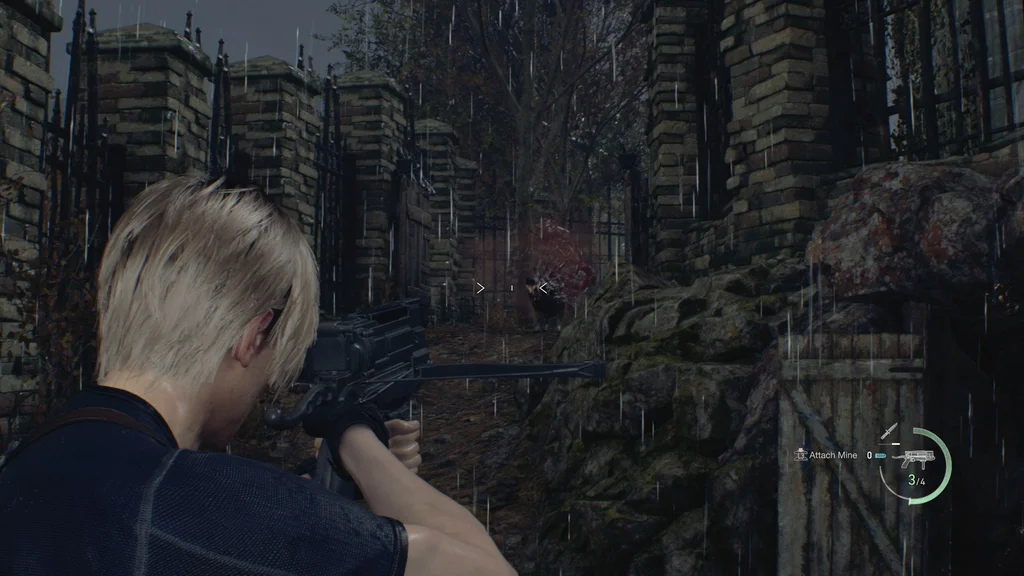Screen dimensions: 1024x576
Task: Click the combat knife icon
Action: click(x=889, y=431)
